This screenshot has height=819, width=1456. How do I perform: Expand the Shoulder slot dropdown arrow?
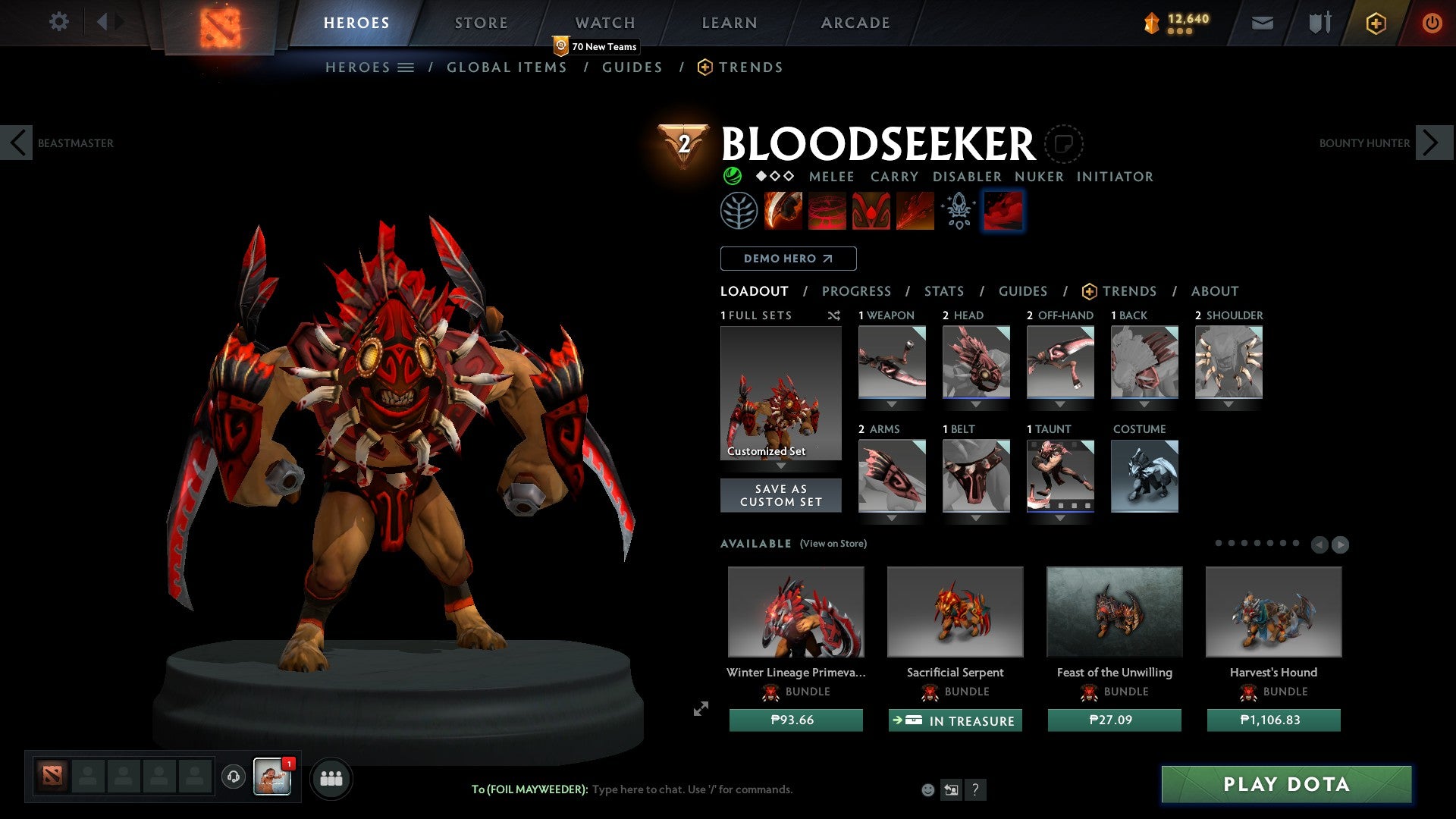point(1228,404)
